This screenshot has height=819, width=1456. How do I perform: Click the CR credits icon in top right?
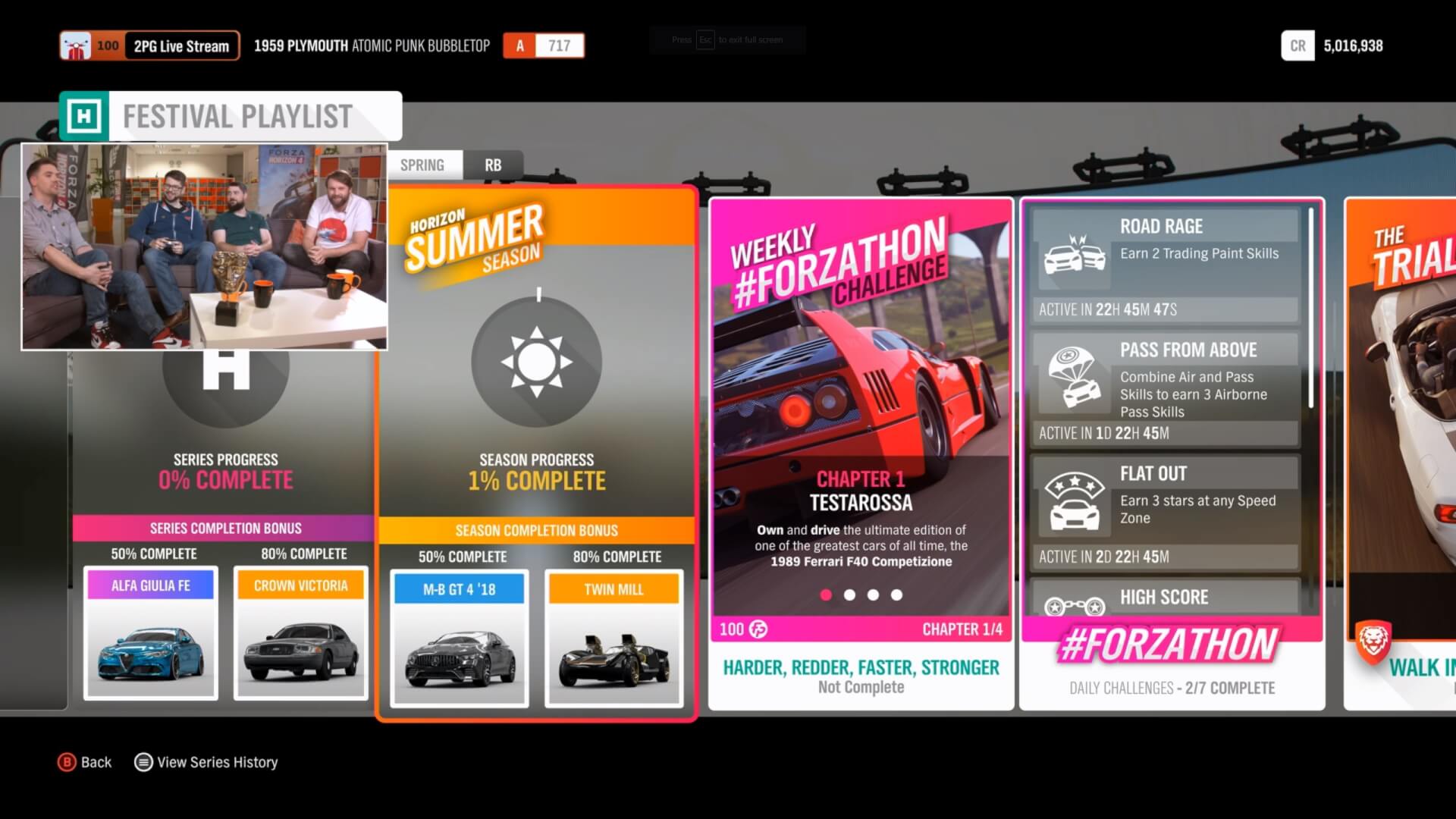pos(1298,46)
